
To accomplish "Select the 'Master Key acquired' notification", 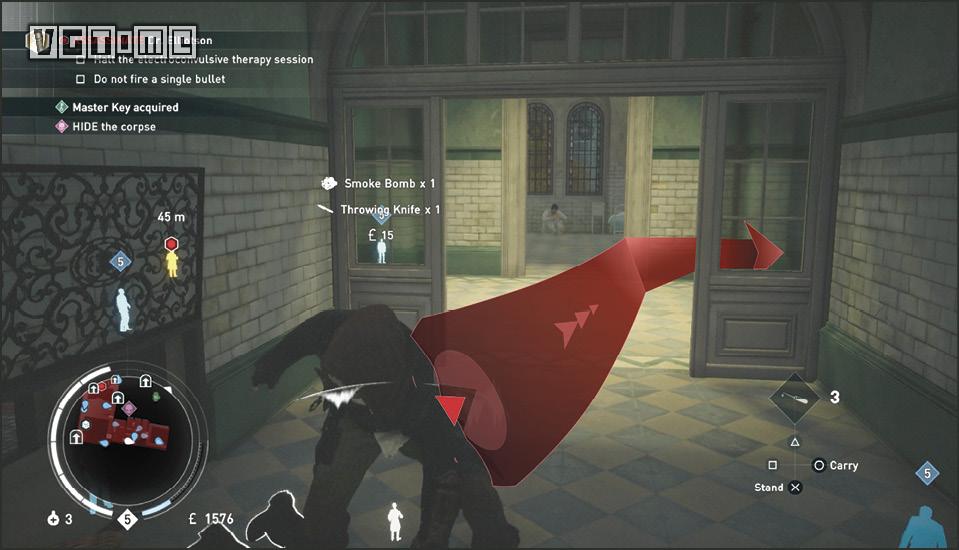I will [118, 107].
